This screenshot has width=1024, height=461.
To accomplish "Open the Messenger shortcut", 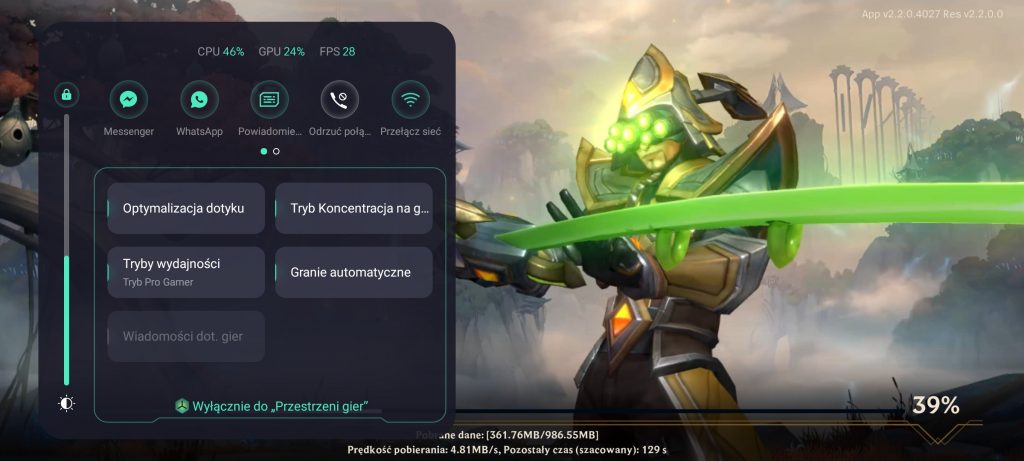I will [x=128, y=100].
